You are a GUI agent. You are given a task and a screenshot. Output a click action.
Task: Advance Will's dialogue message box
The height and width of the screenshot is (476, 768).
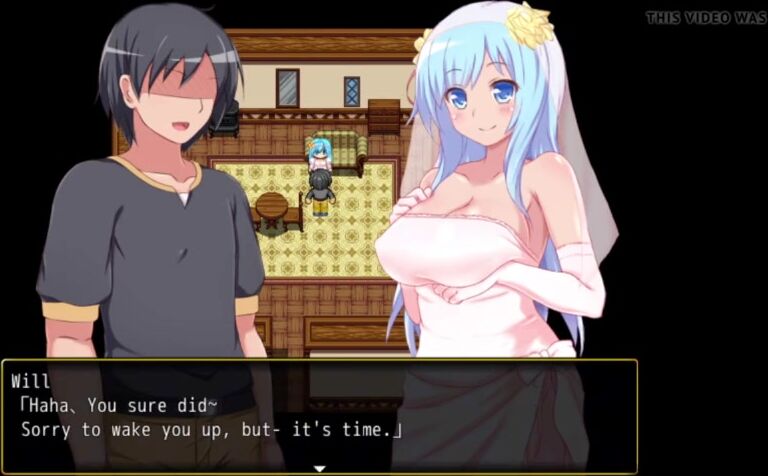[x=320, y=416]
